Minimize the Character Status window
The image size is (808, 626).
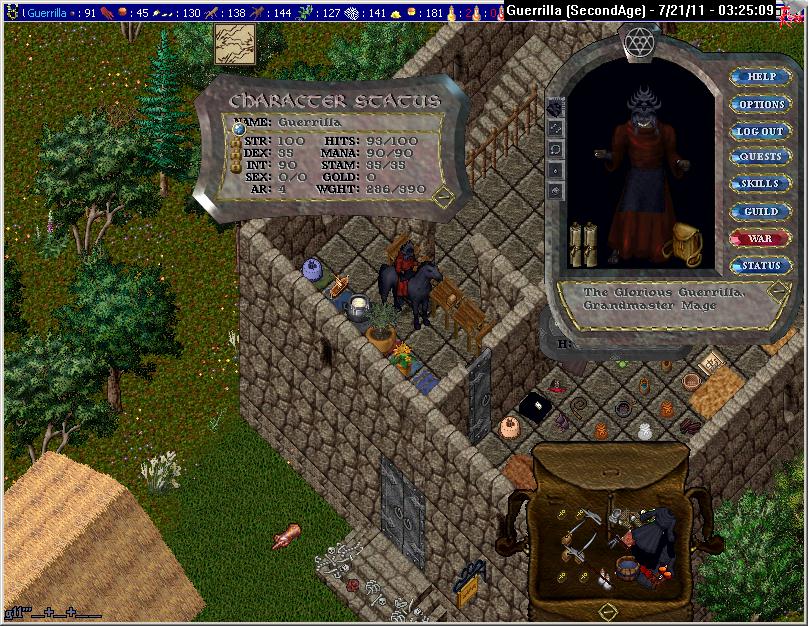(x=443, y=194)
